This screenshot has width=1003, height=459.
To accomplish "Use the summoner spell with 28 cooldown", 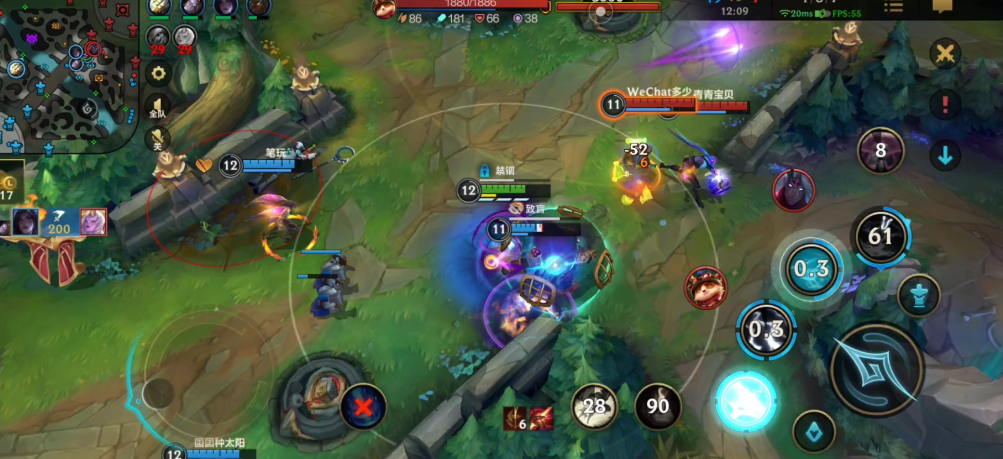I will click(x=595, y=406).
